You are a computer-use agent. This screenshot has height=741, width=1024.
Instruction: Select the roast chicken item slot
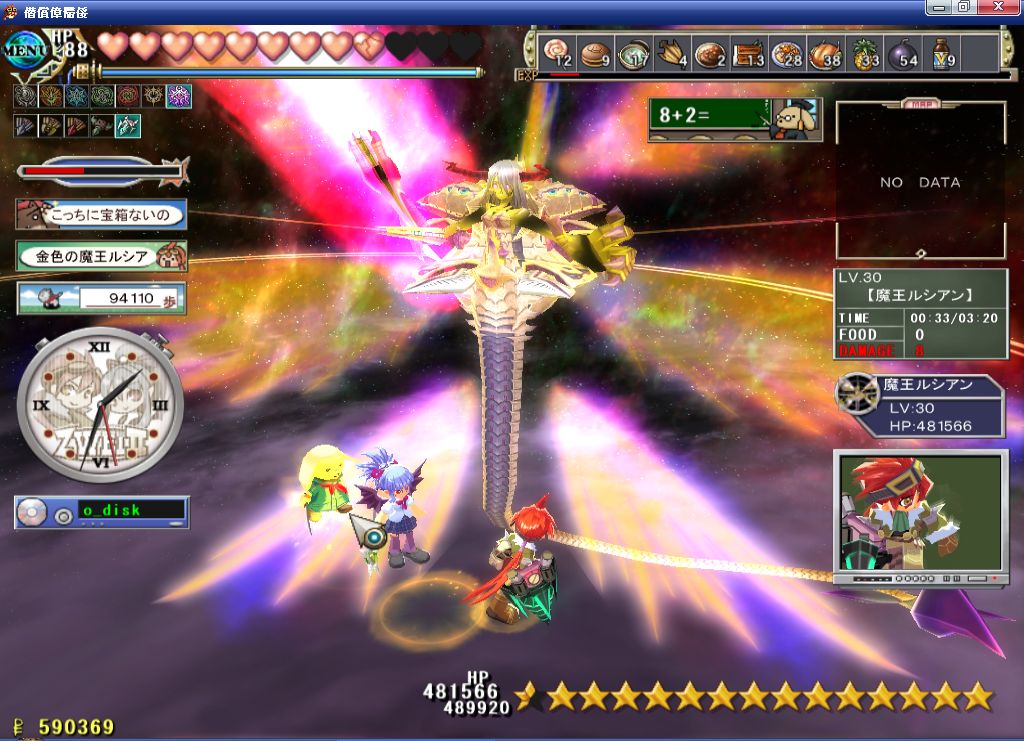(826, 53)
